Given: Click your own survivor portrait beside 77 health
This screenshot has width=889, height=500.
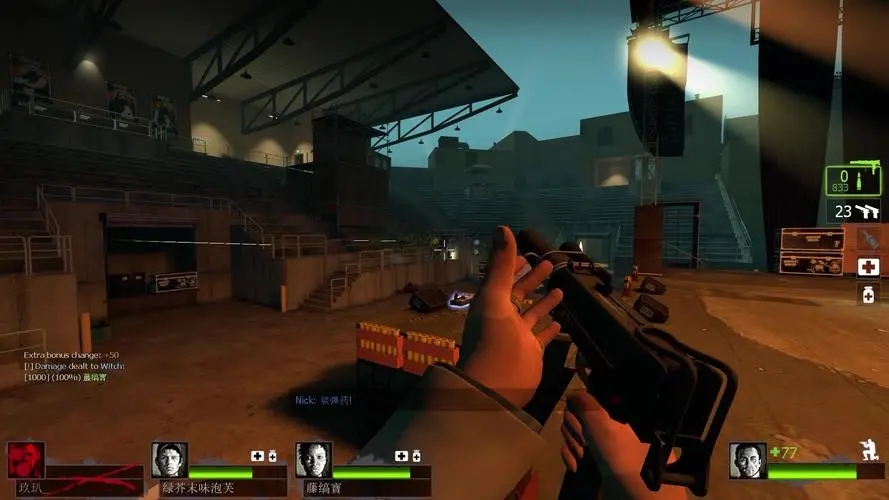Looking at the screenshot, I should [x=747, y=460].
